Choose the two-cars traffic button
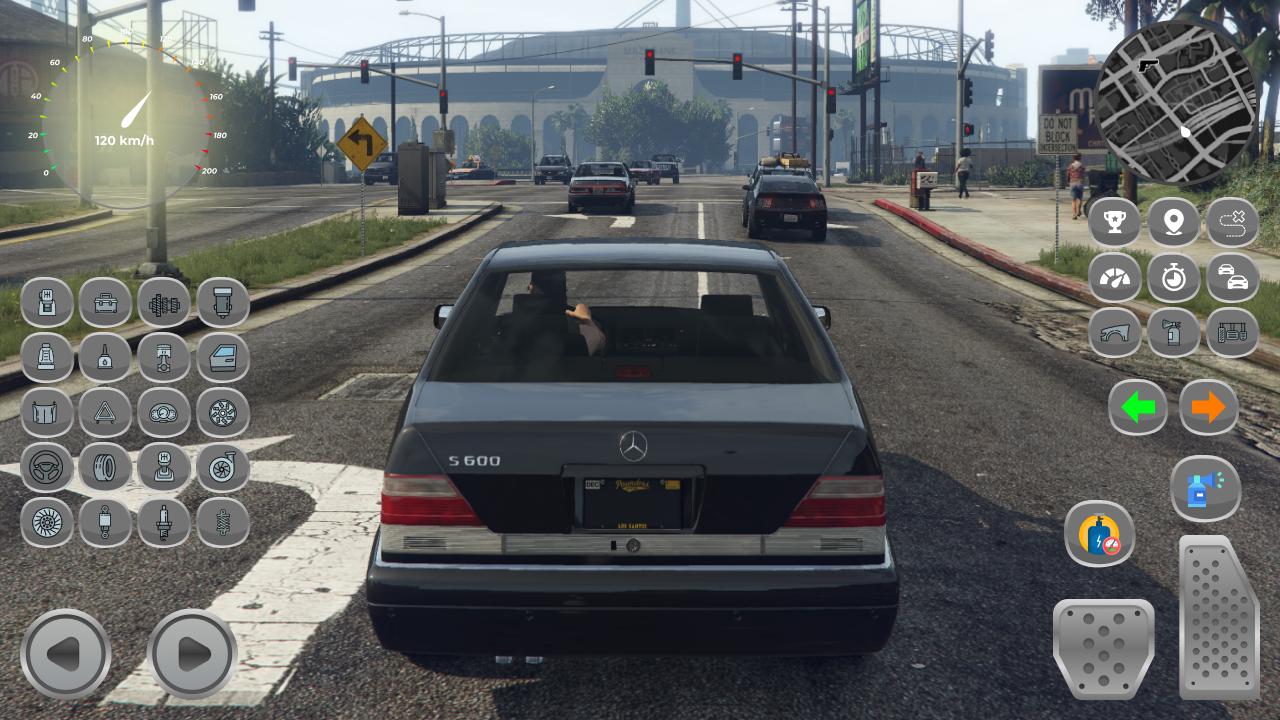Viewport: 1280px width, 720px height. (1232, 277)
